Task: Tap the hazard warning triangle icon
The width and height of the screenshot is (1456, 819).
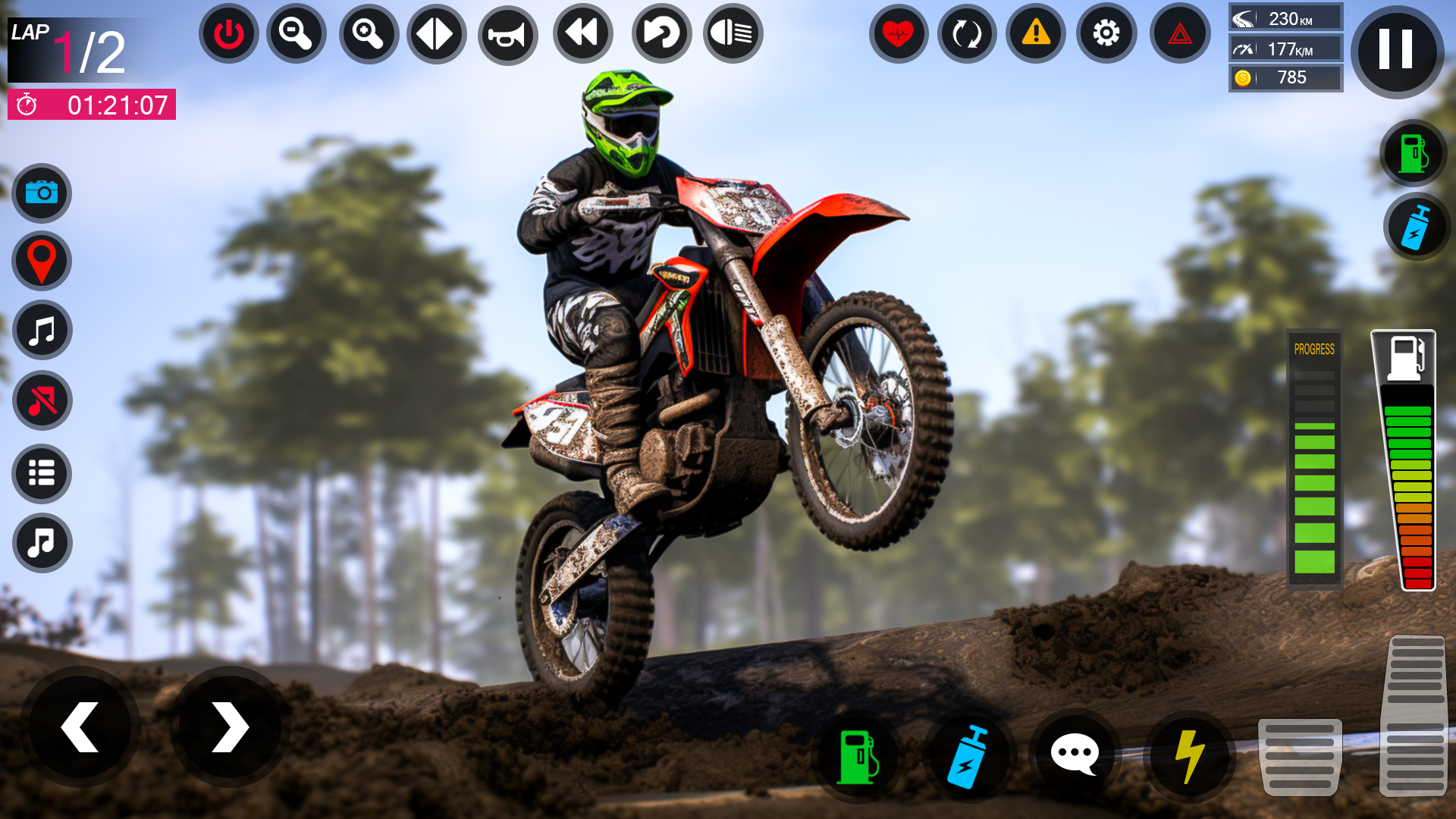Action: (x=1034, y=34)
